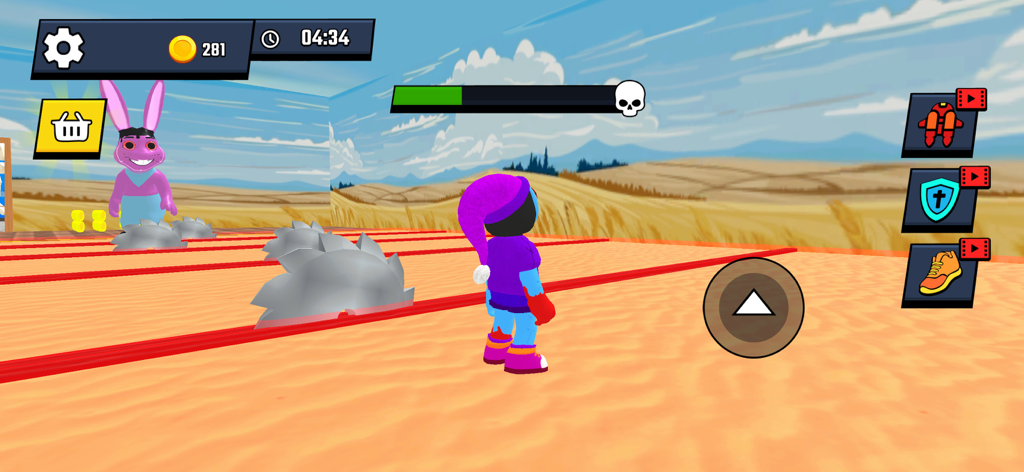Screen dimensions: 1024x472
Task: Tap the up-arrow jump button
Action: [753, 307]
